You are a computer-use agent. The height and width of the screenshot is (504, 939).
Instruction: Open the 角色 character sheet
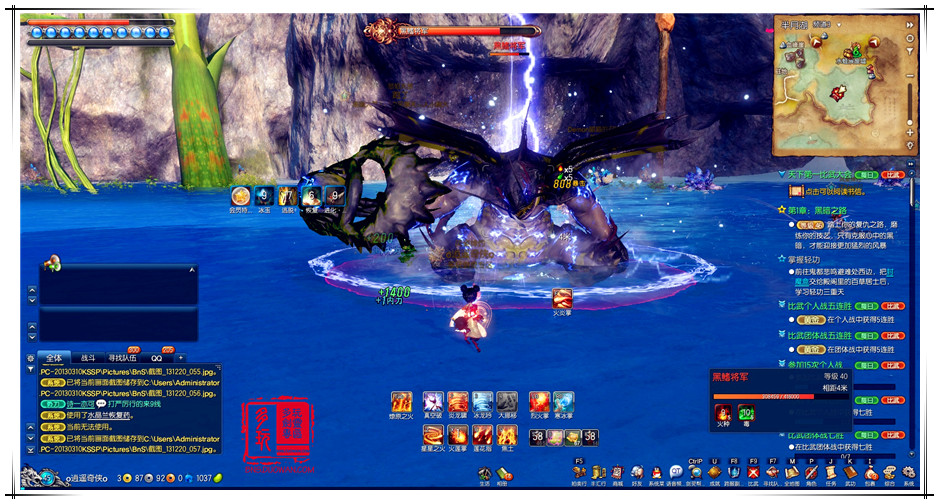pyautogui.click(x=811, y=473)
